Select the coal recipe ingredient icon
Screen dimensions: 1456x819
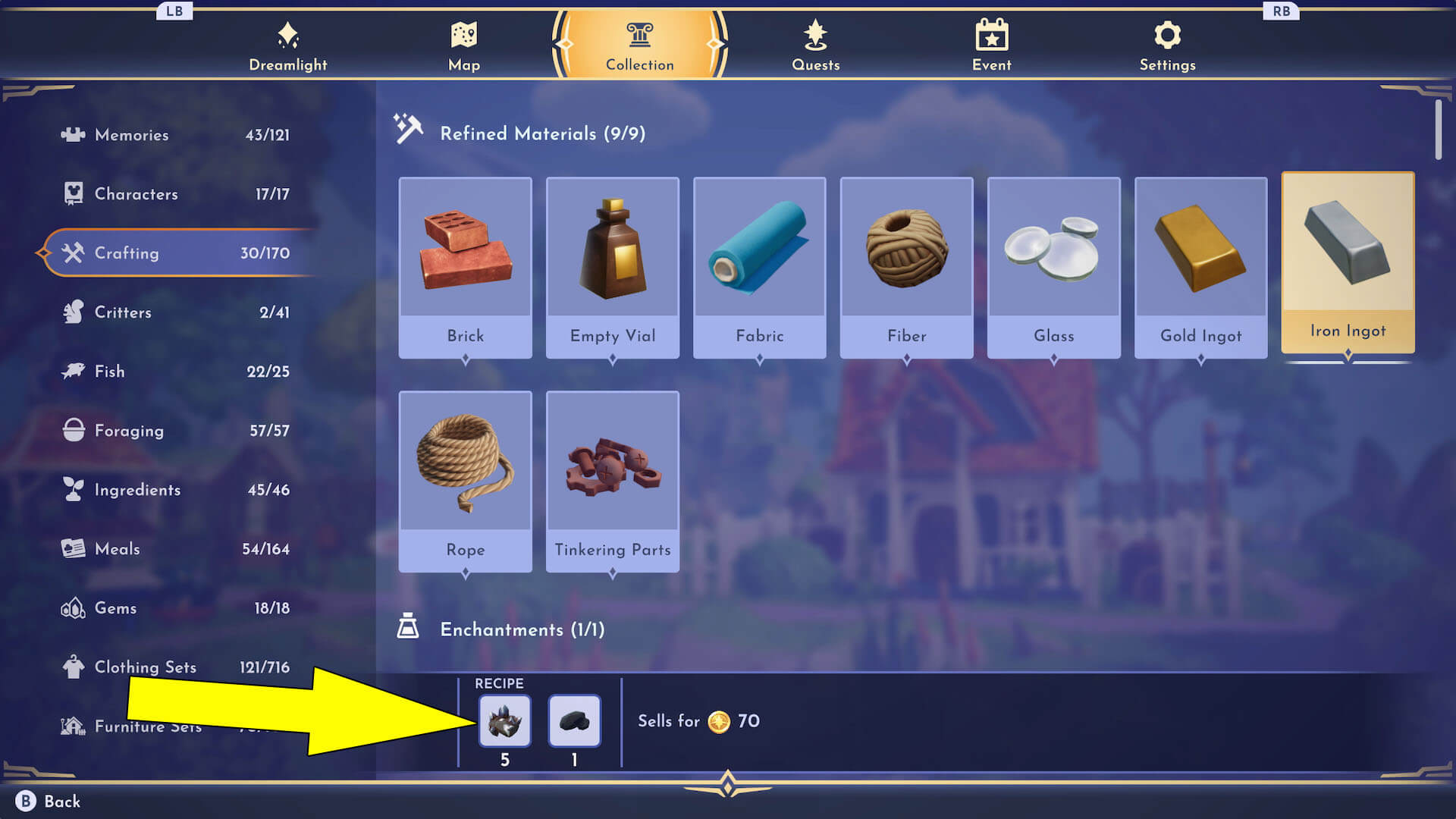coord(574,720)
